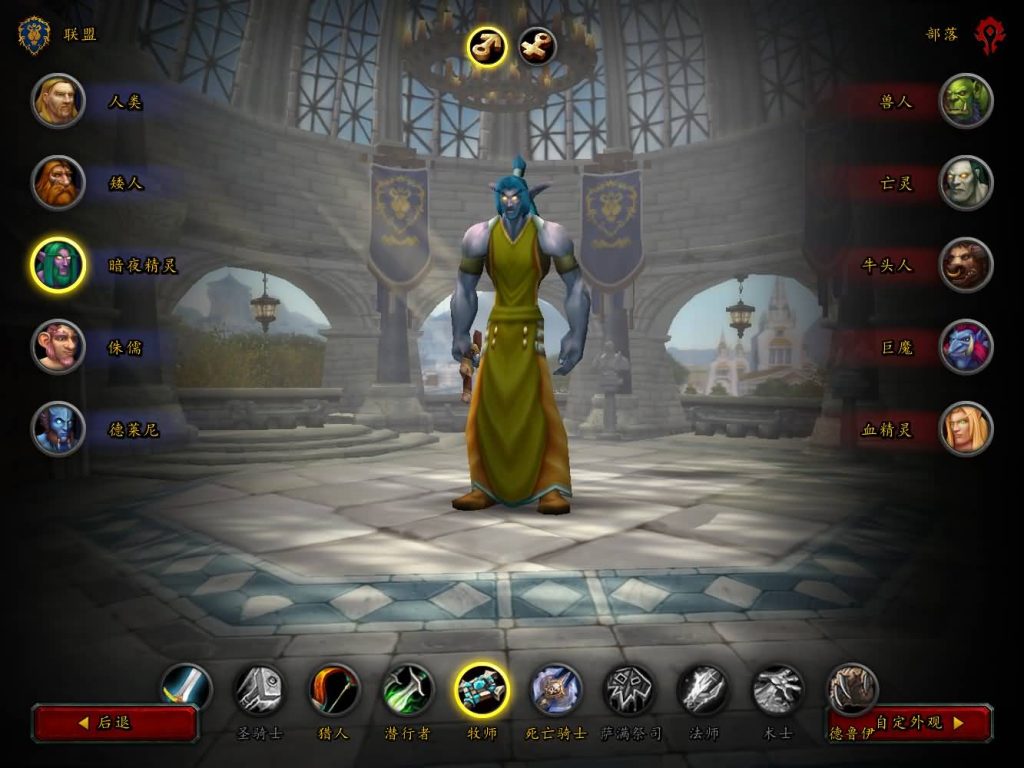The width and height of the screenshot is (1024, 768).
Task: Choose the Troll race (巨魔)
Action: pyautogui.click(x=966, y=347)
